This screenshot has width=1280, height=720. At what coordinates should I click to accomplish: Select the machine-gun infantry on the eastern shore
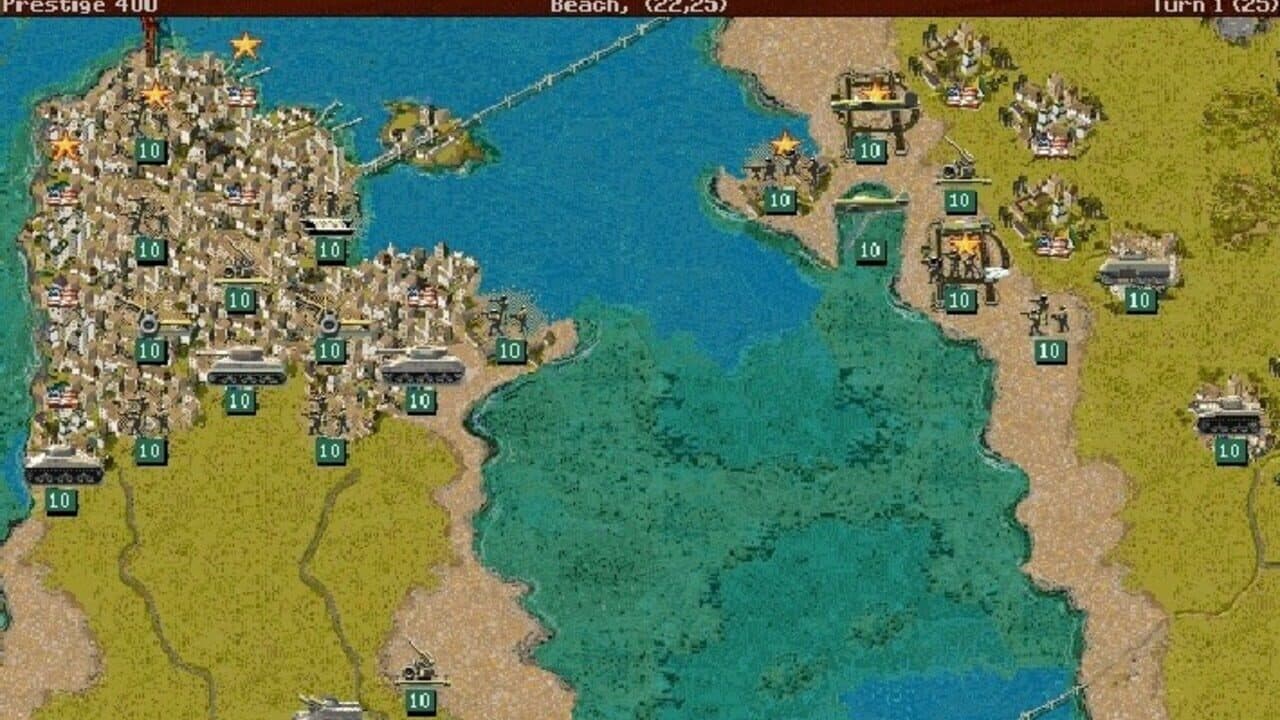1045,315
